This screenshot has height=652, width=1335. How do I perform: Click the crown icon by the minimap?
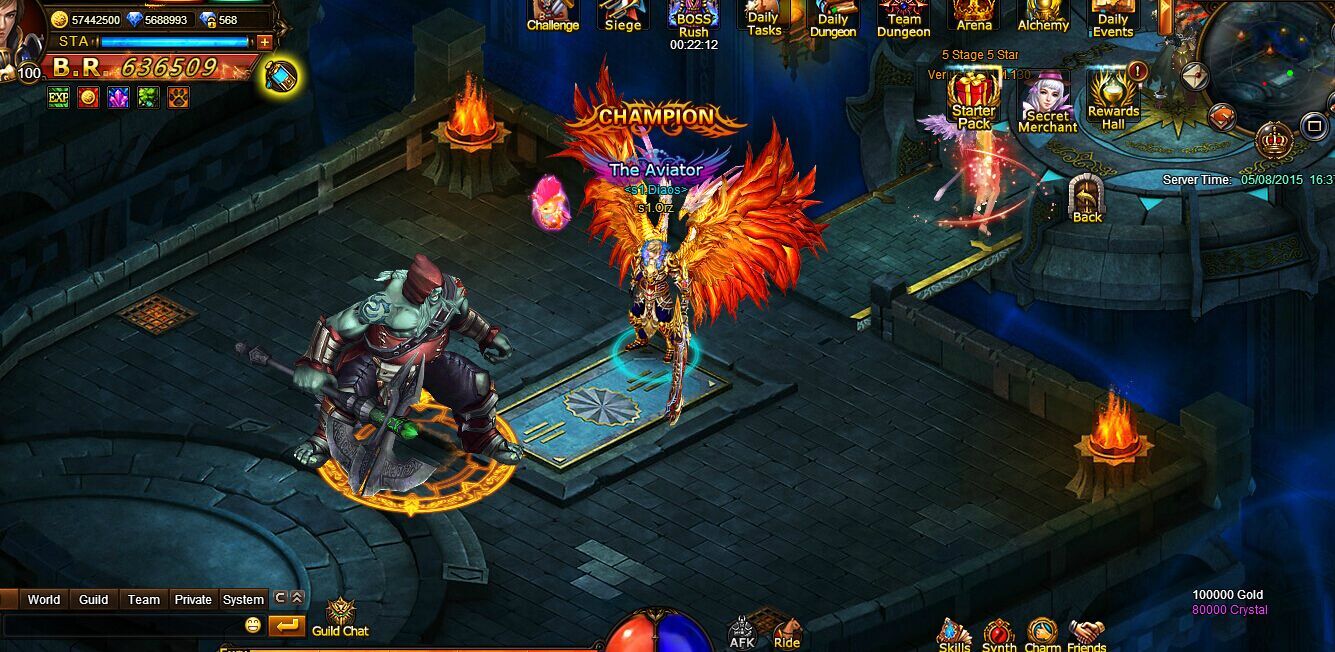(x=1274, y=140)
